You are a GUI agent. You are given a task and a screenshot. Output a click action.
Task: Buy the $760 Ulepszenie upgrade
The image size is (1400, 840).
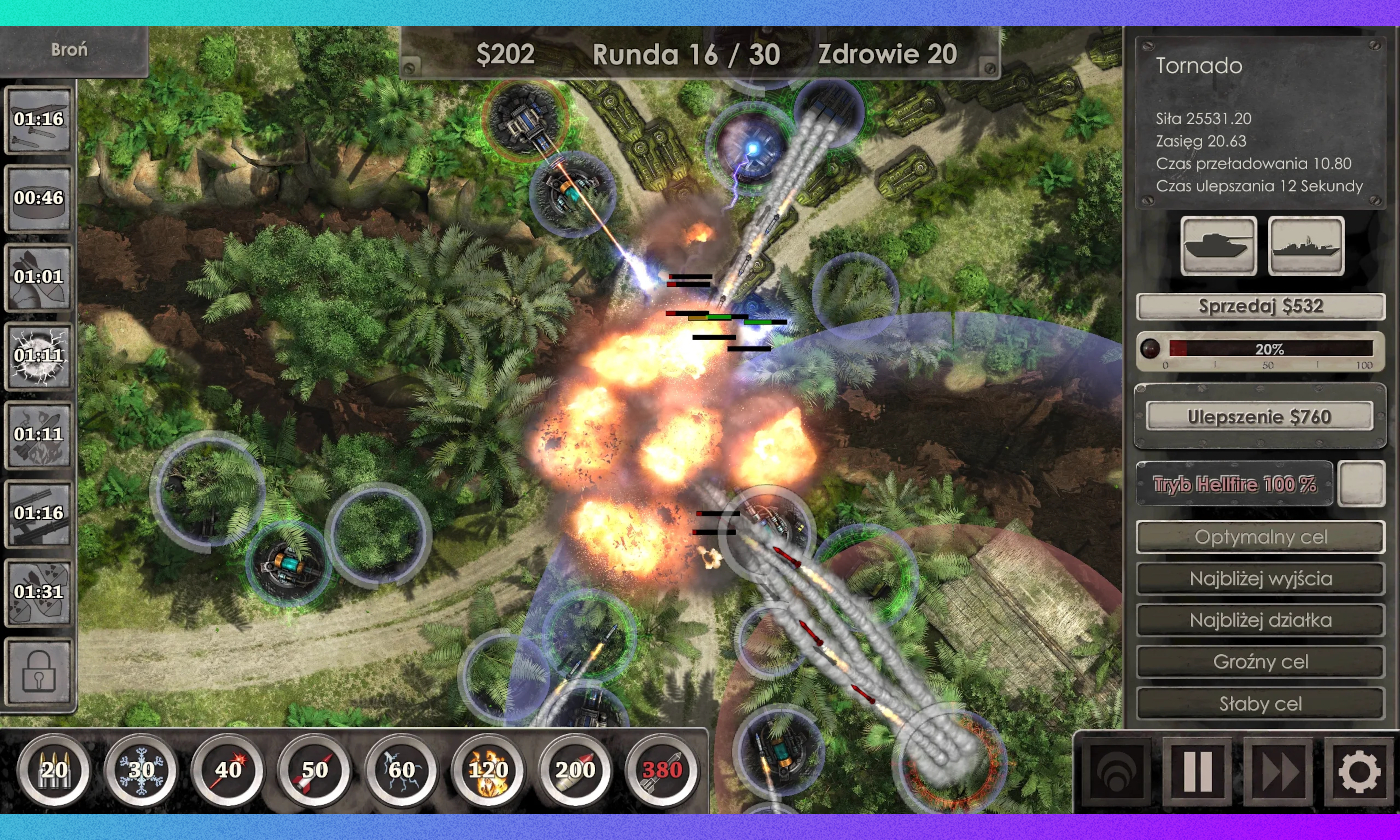[x=1260, y=416]
